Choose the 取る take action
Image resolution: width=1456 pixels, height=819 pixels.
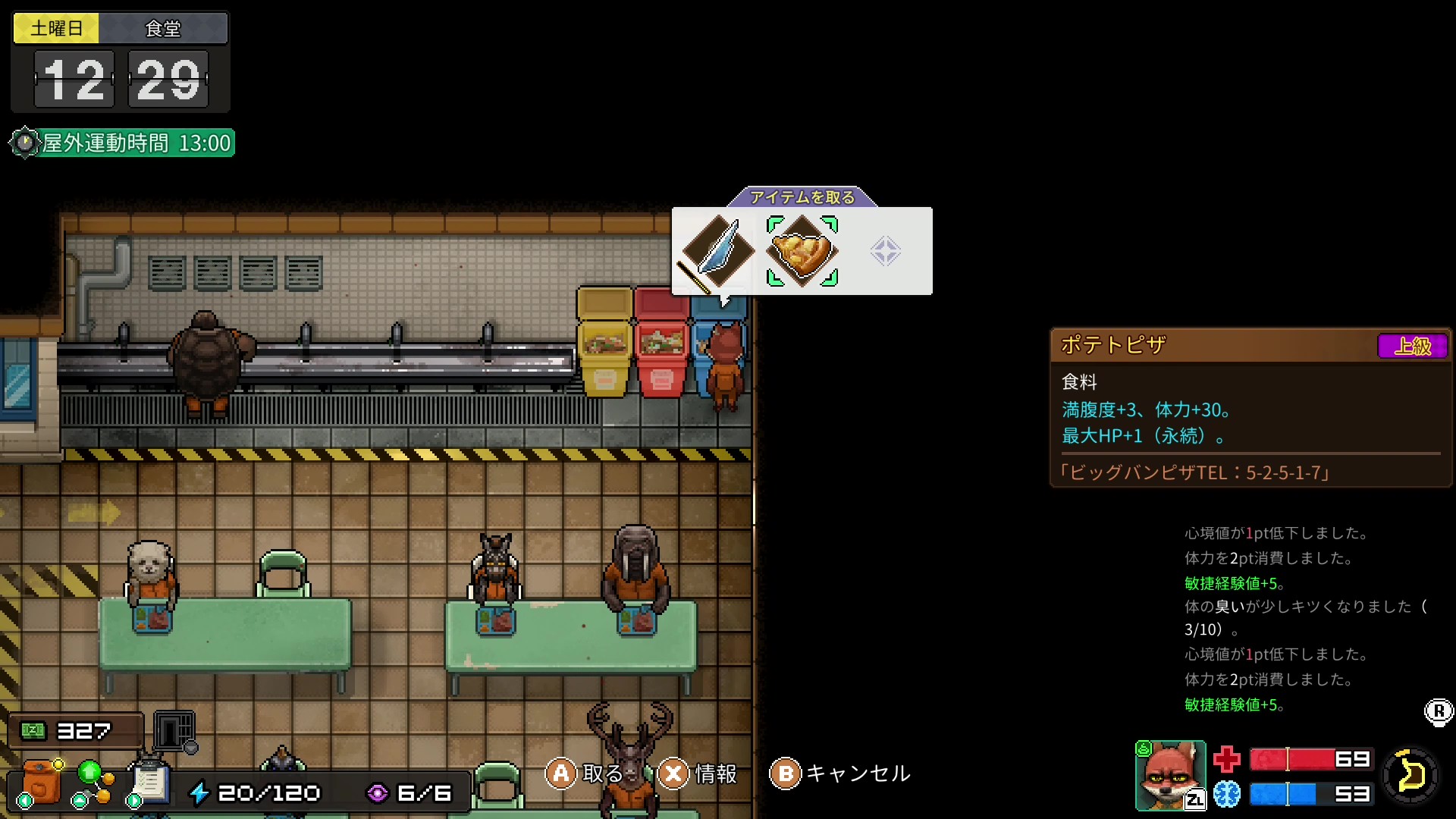pyautogui.click(x=585, y=773)
